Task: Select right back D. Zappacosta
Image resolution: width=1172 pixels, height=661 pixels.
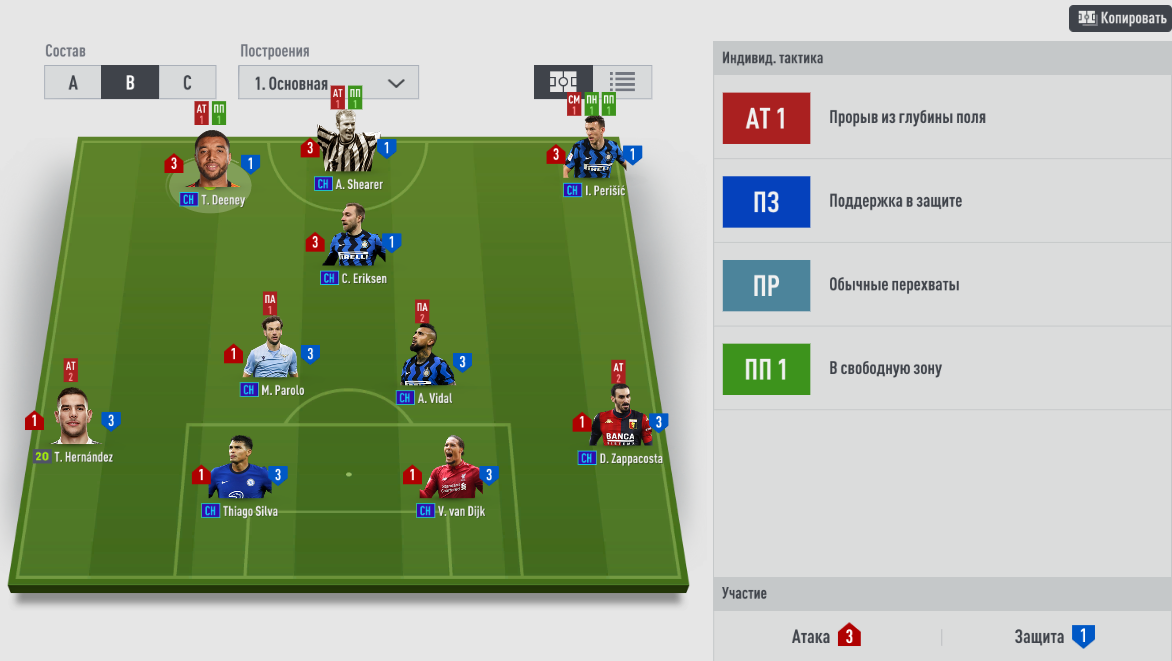Action: (620, 422)
